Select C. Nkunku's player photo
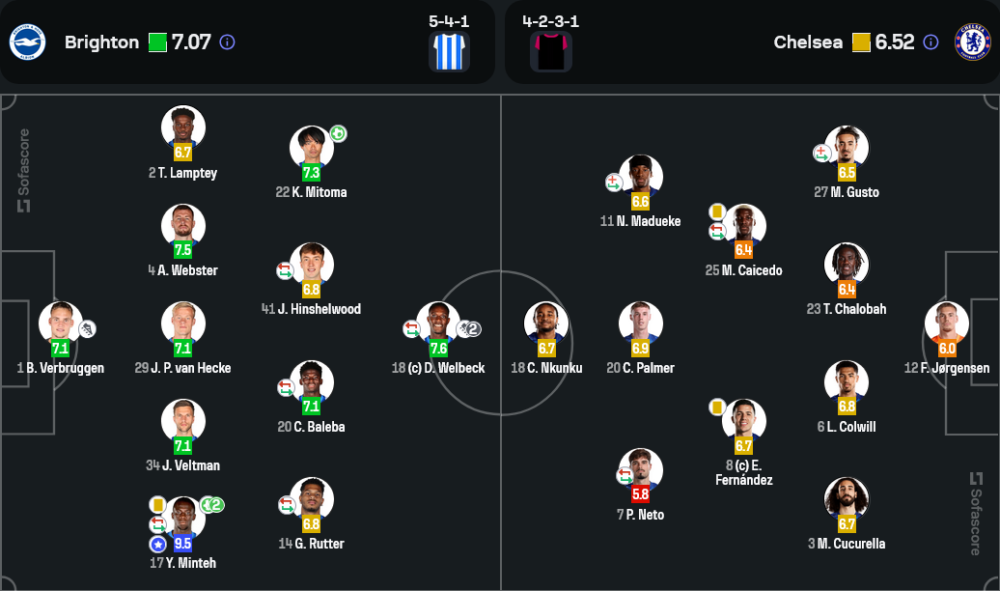The image size is (1000, 591). point(546,323)
